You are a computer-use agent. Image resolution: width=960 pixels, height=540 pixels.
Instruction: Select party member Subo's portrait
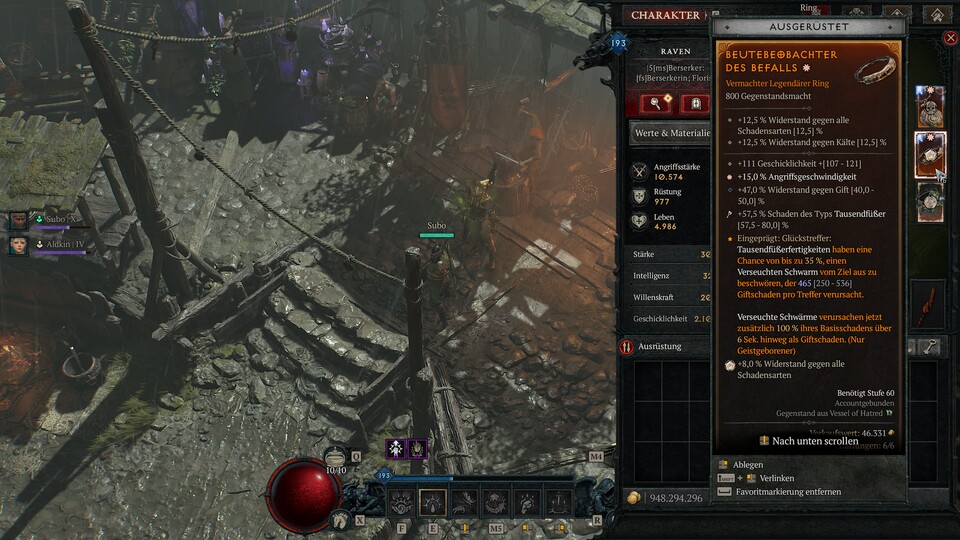click(x=20, y=218)
